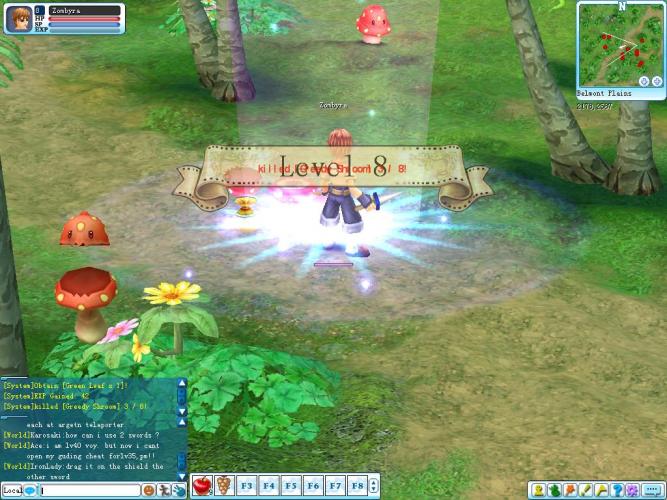The width and height of the screenshot is (667, 500).
Task: Open the green figure icon menu
Action: coord(554,490)
